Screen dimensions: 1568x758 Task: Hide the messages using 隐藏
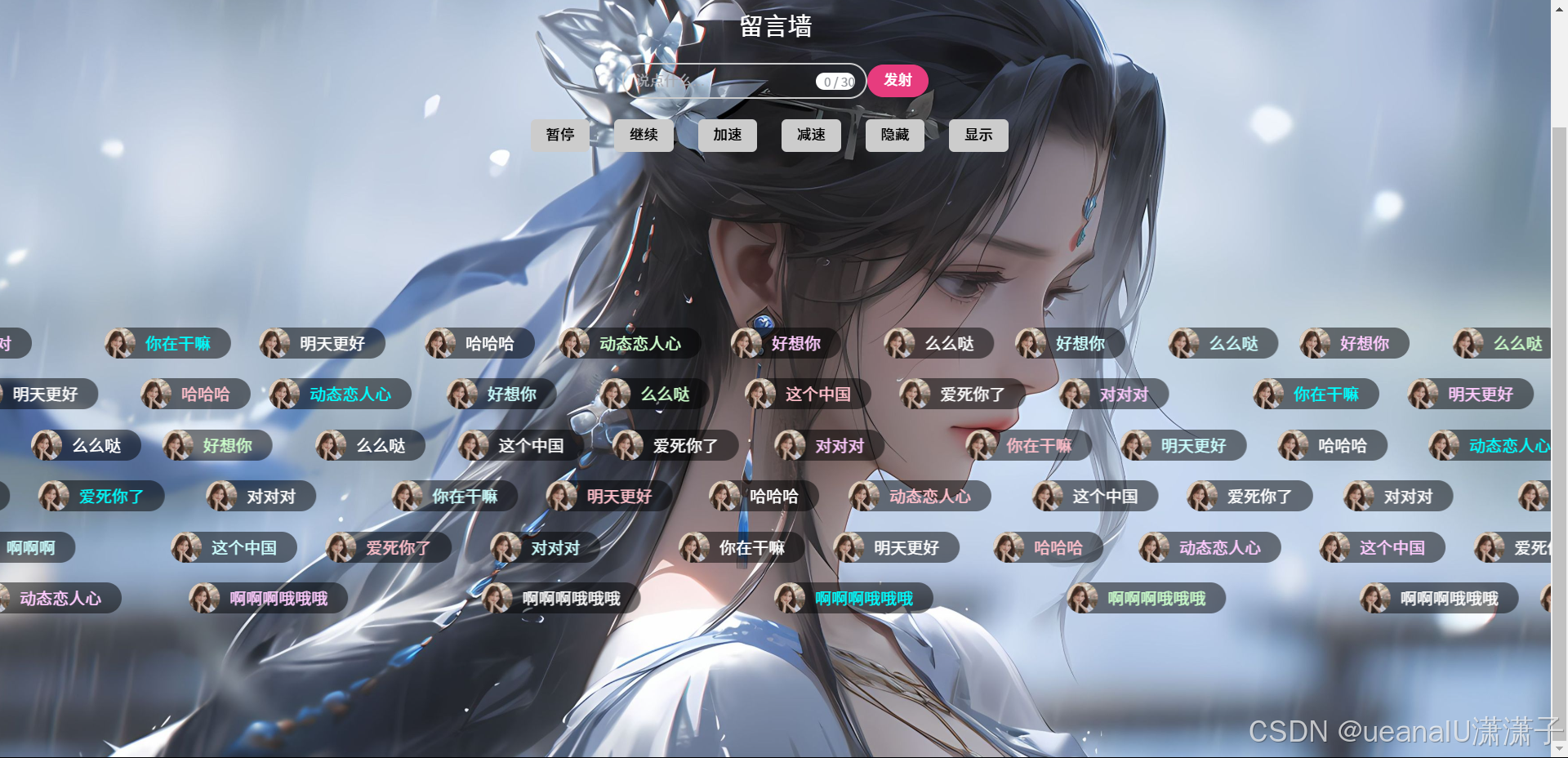coord(894,135)
